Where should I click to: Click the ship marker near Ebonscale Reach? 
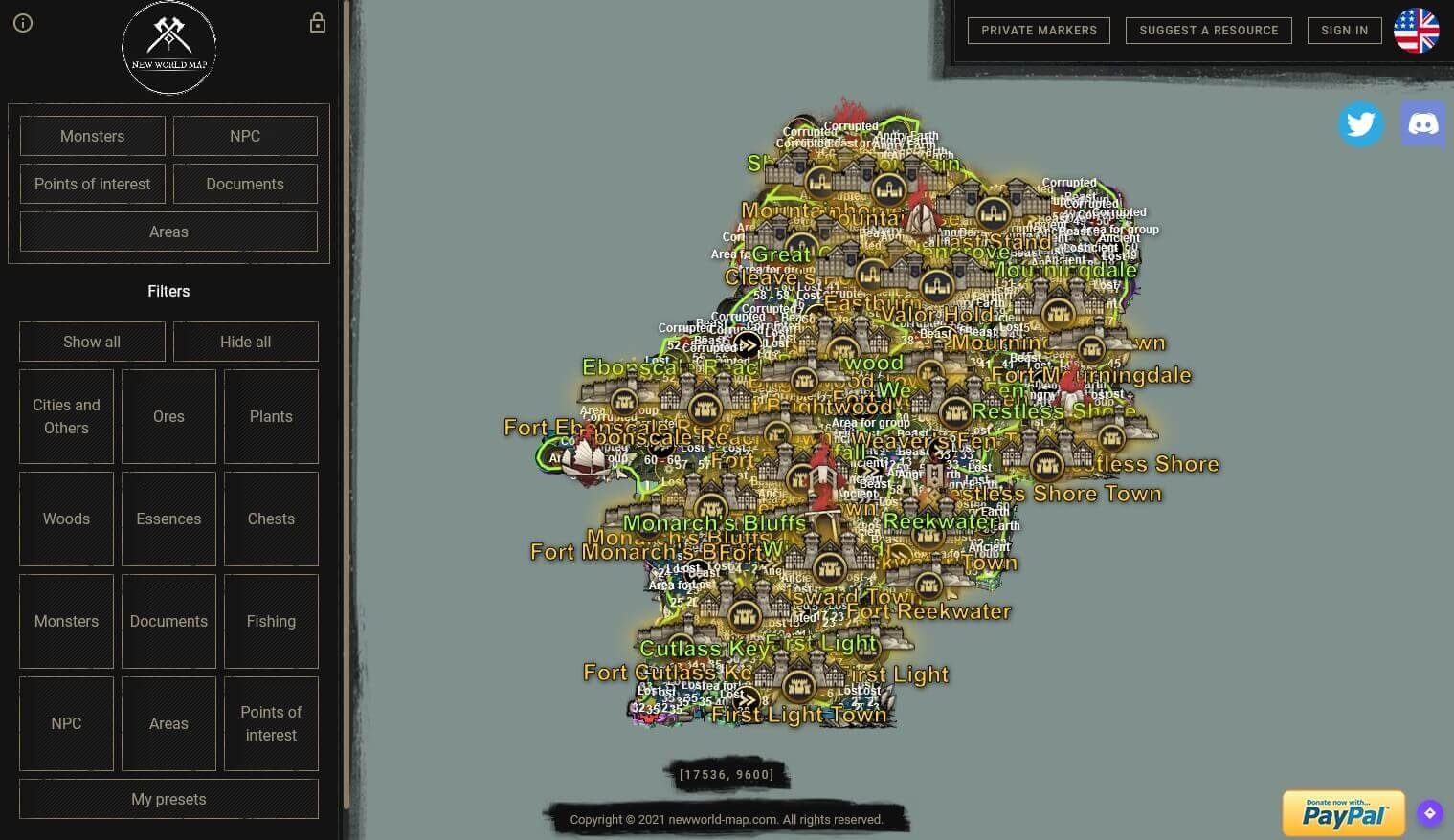coord(585,458)
